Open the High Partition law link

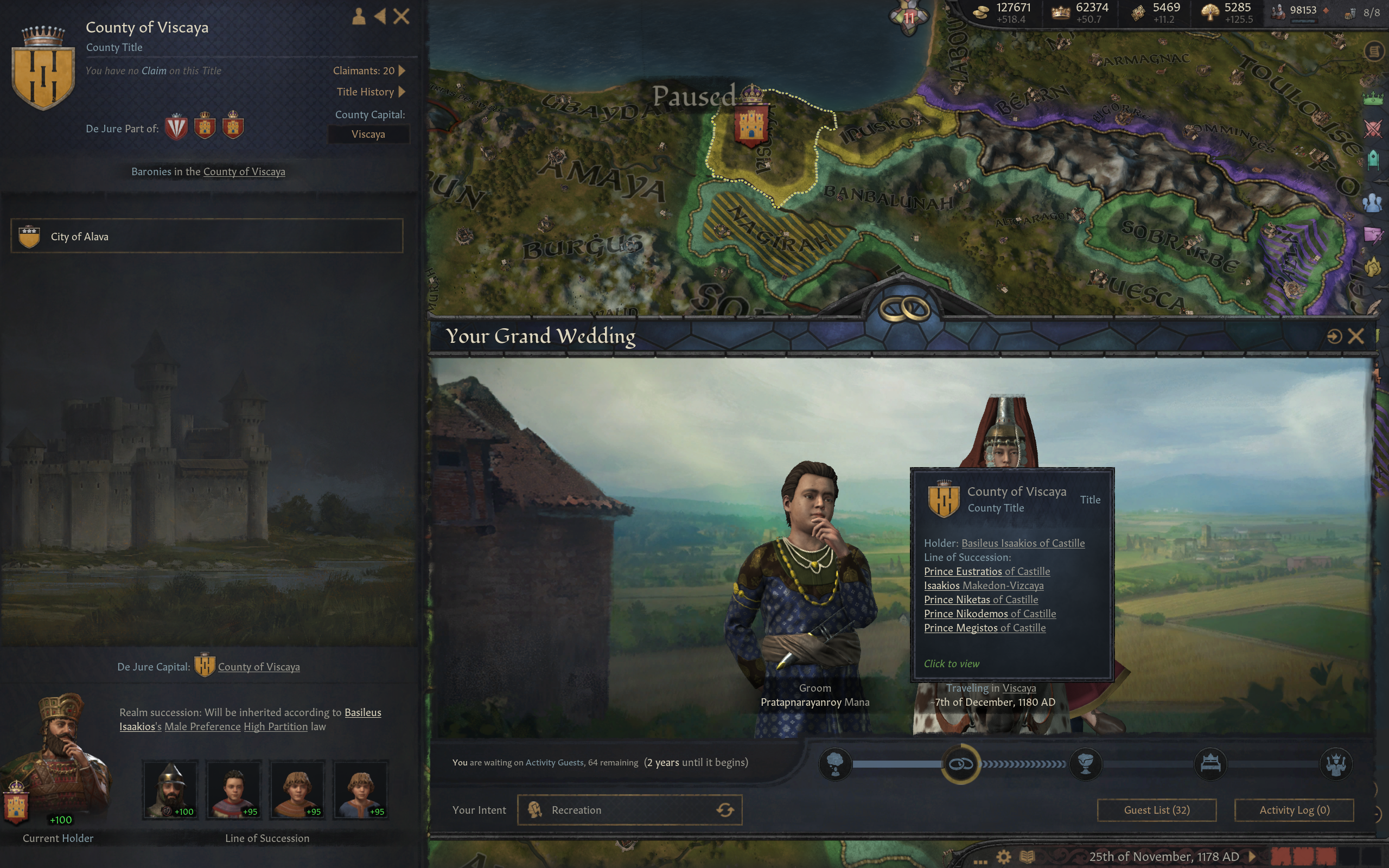point(276,727)
